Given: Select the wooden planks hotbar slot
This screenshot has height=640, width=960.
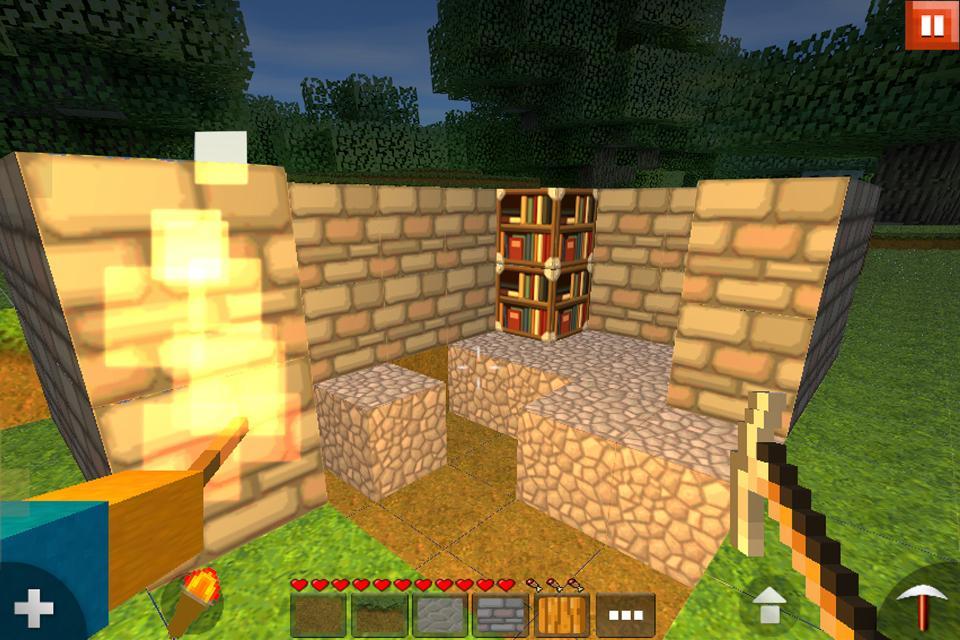Looking at the screenshot, I should (564, 615).
